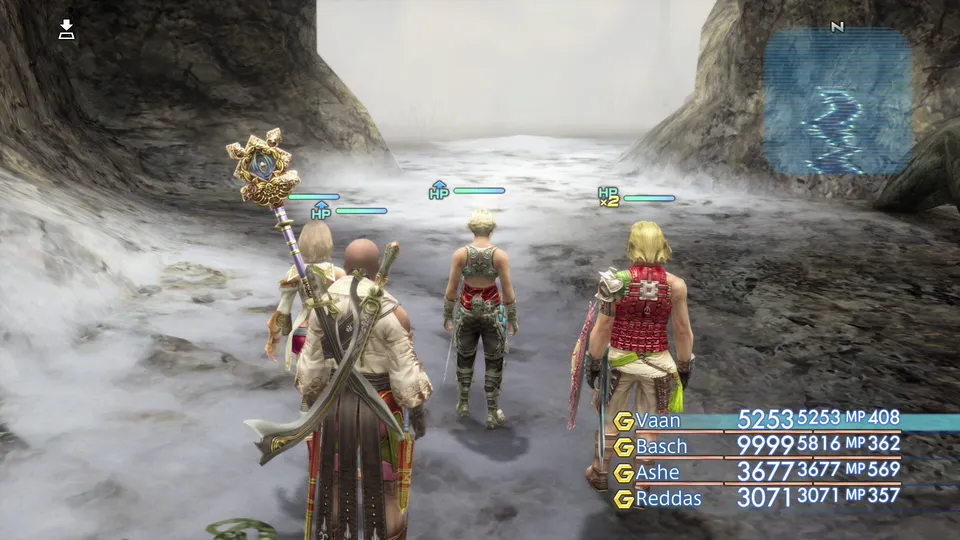Click the download arrow save icon

[x=67, y=29]
